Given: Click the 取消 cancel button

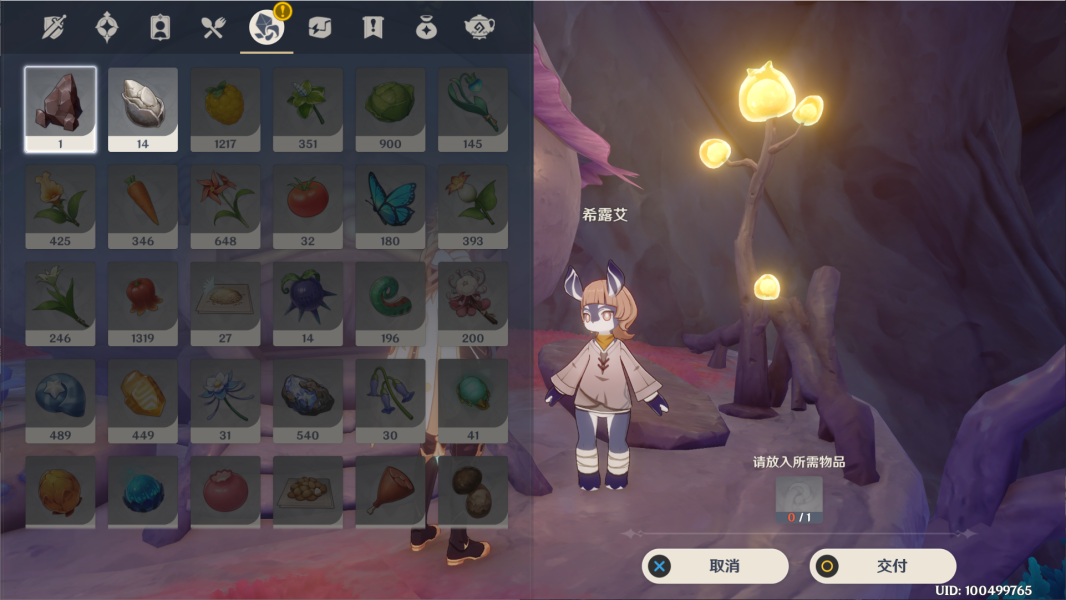Looking at the screenshot, I should pos(714,566).
